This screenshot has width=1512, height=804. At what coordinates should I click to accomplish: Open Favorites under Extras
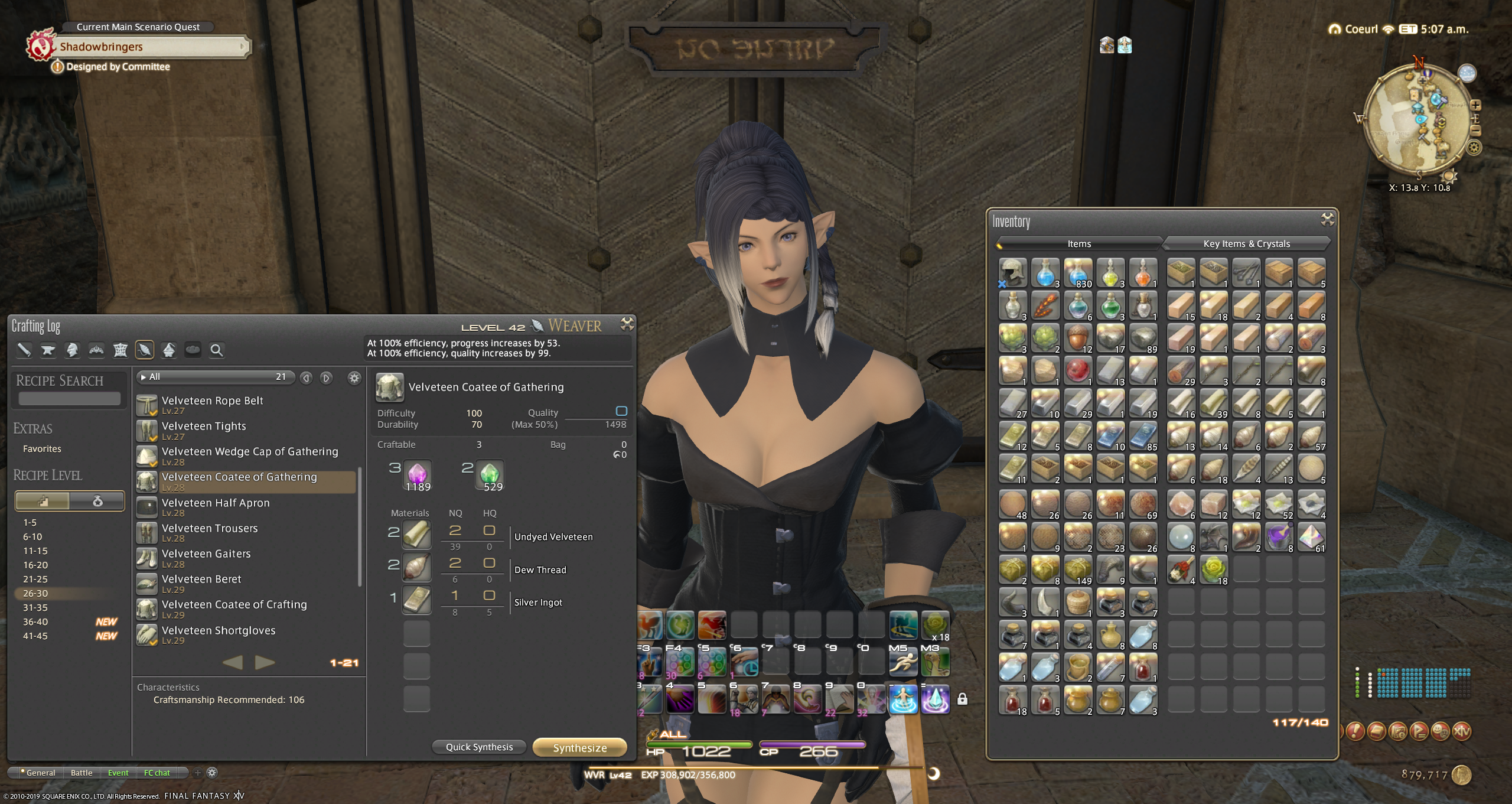(42, 448)
